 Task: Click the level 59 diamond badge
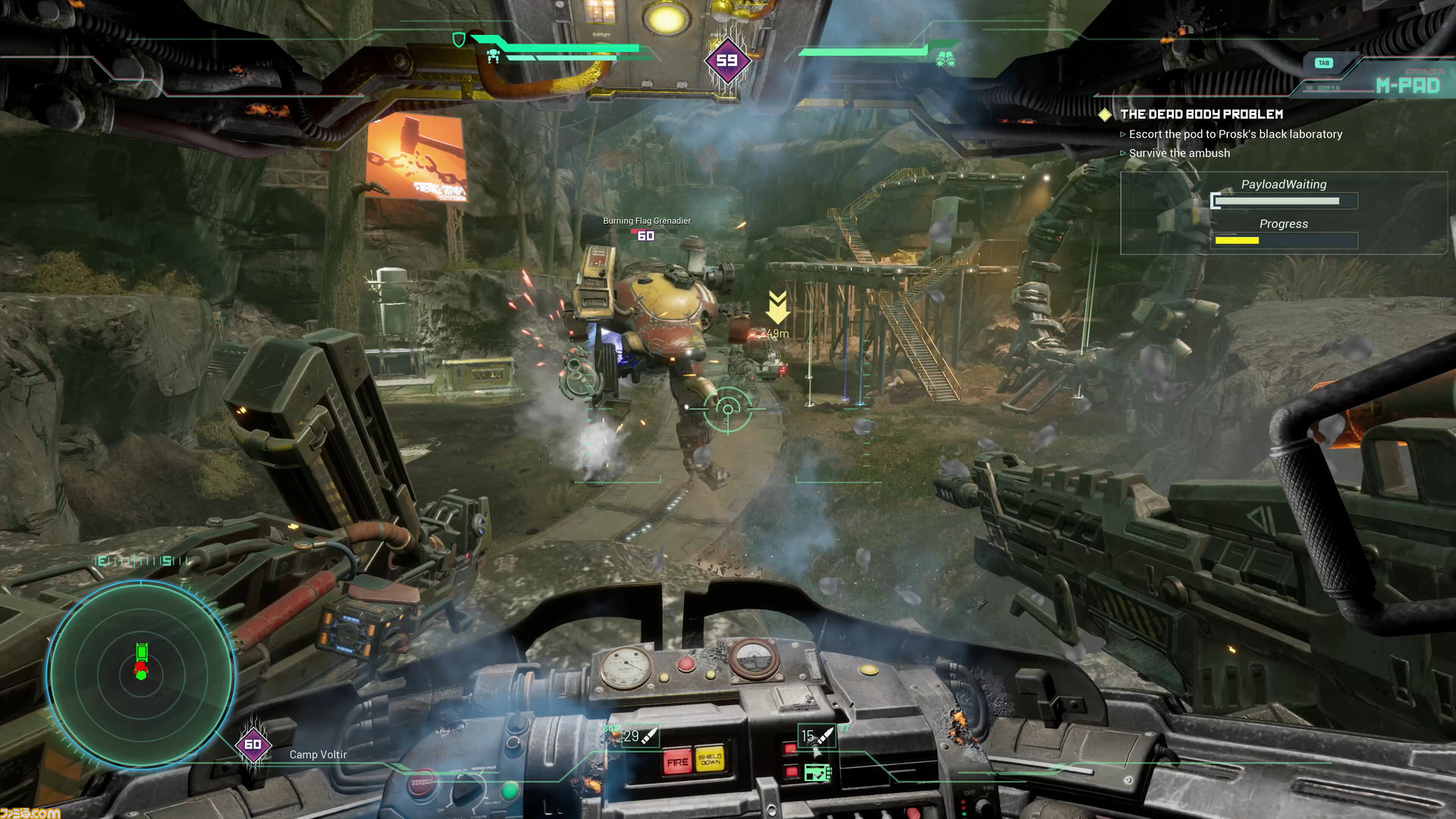(727, 59)
